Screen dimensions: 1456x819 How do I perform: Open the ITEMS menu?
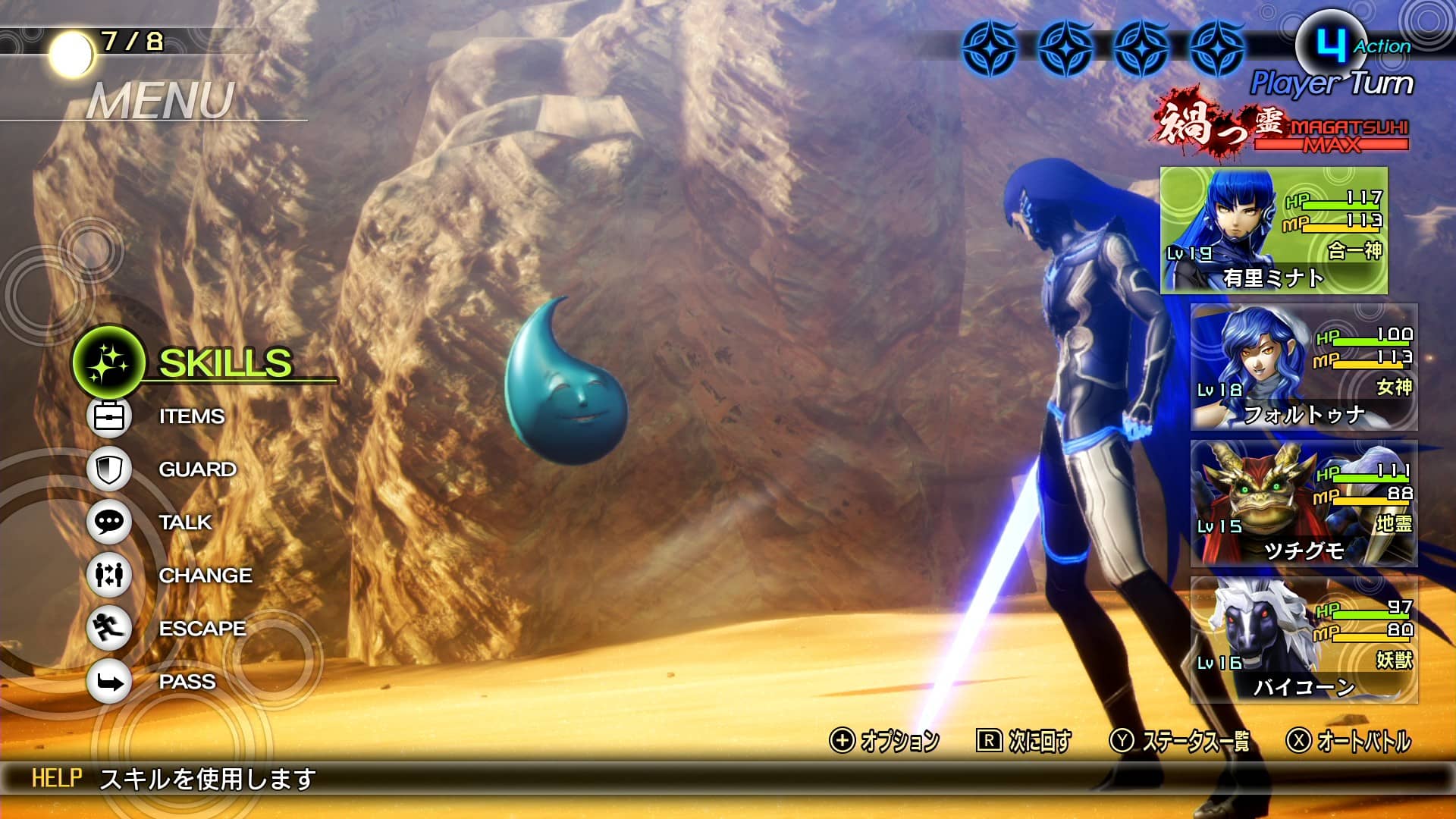pyautogui.click(x=191, y=416)
